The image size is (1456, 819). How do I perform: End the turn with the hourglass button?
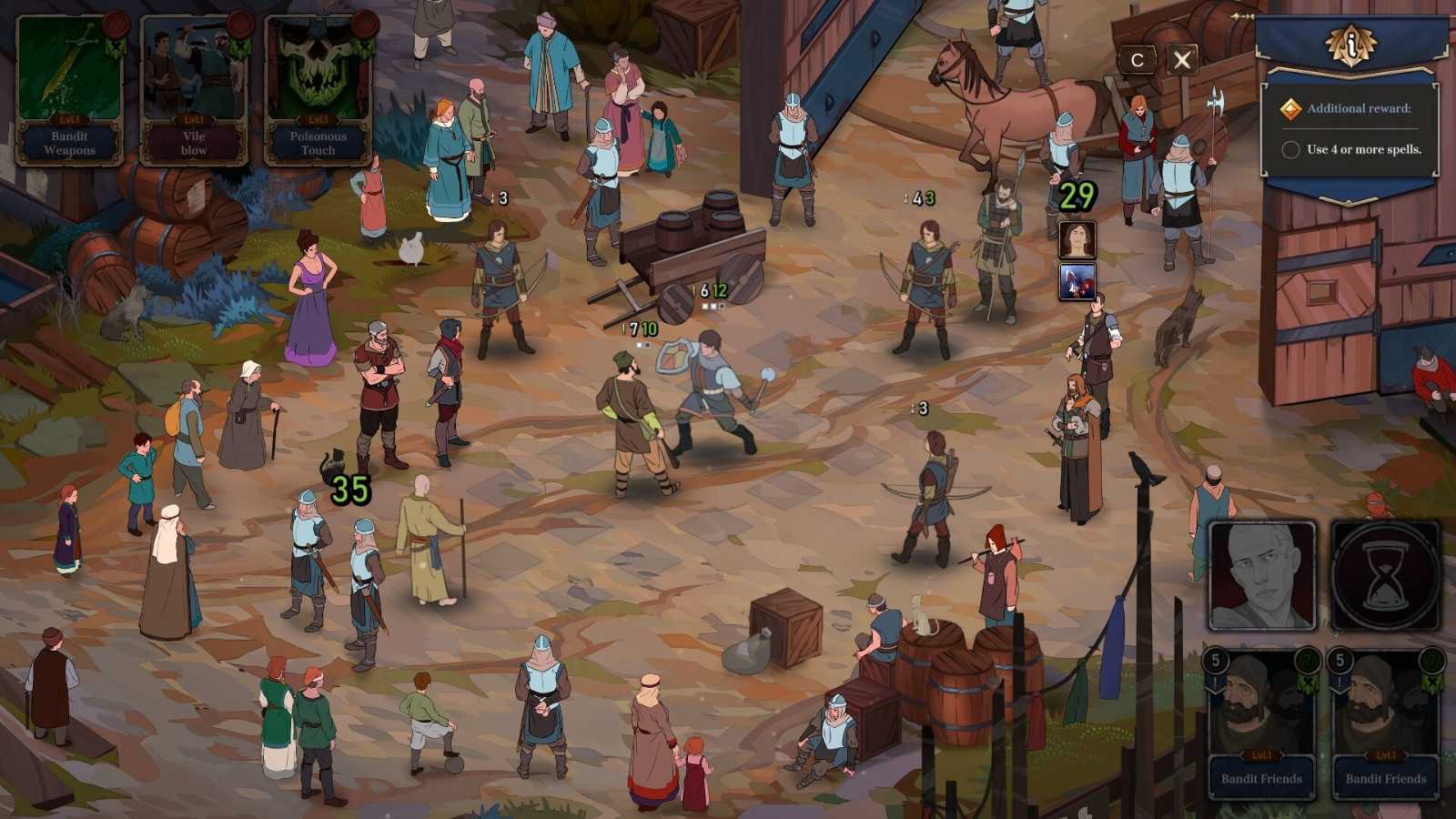(1386, 575)
